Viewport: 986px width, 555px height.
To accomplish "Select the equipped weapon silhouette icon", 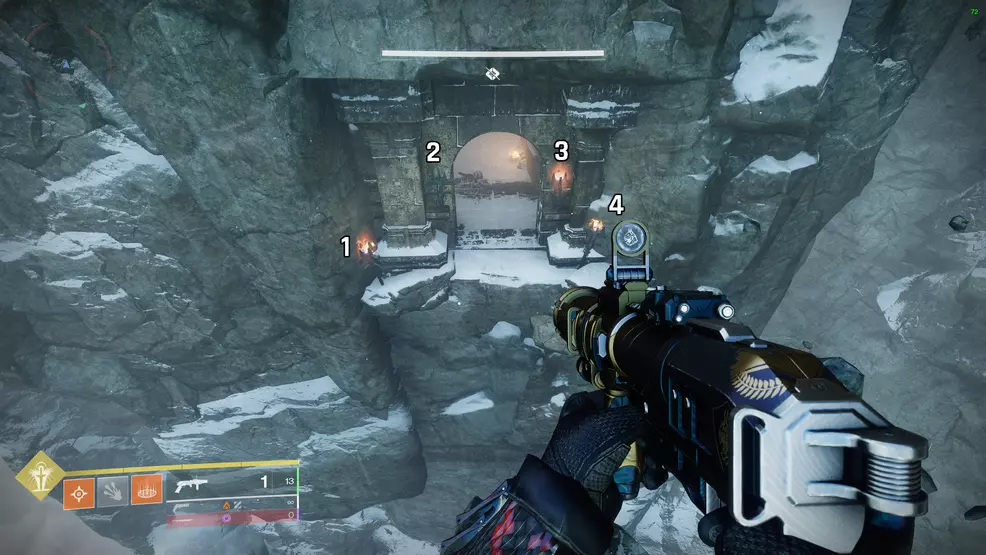I will click(193, 483).
